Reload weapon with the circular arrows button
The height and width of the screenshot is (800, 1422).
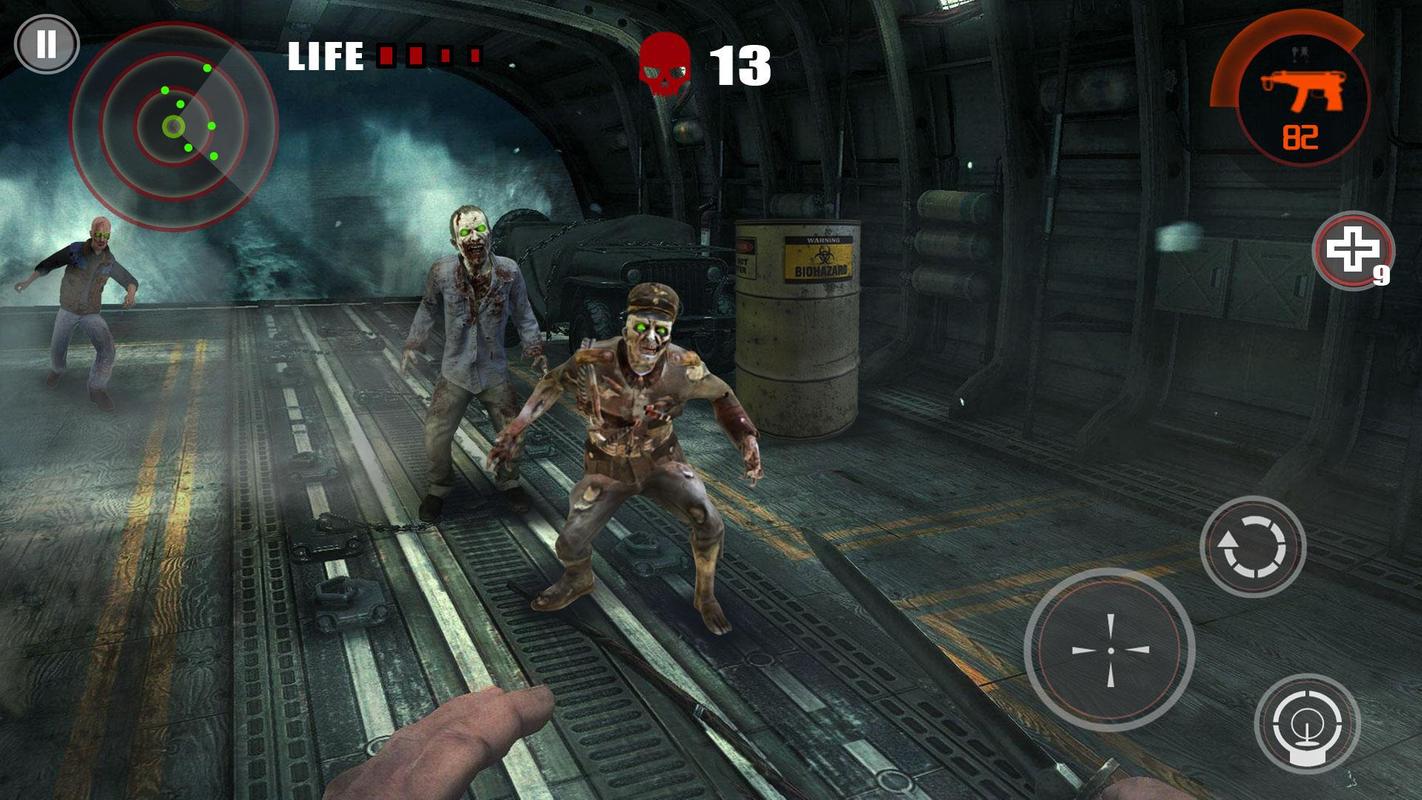[x=1252, y=547]
